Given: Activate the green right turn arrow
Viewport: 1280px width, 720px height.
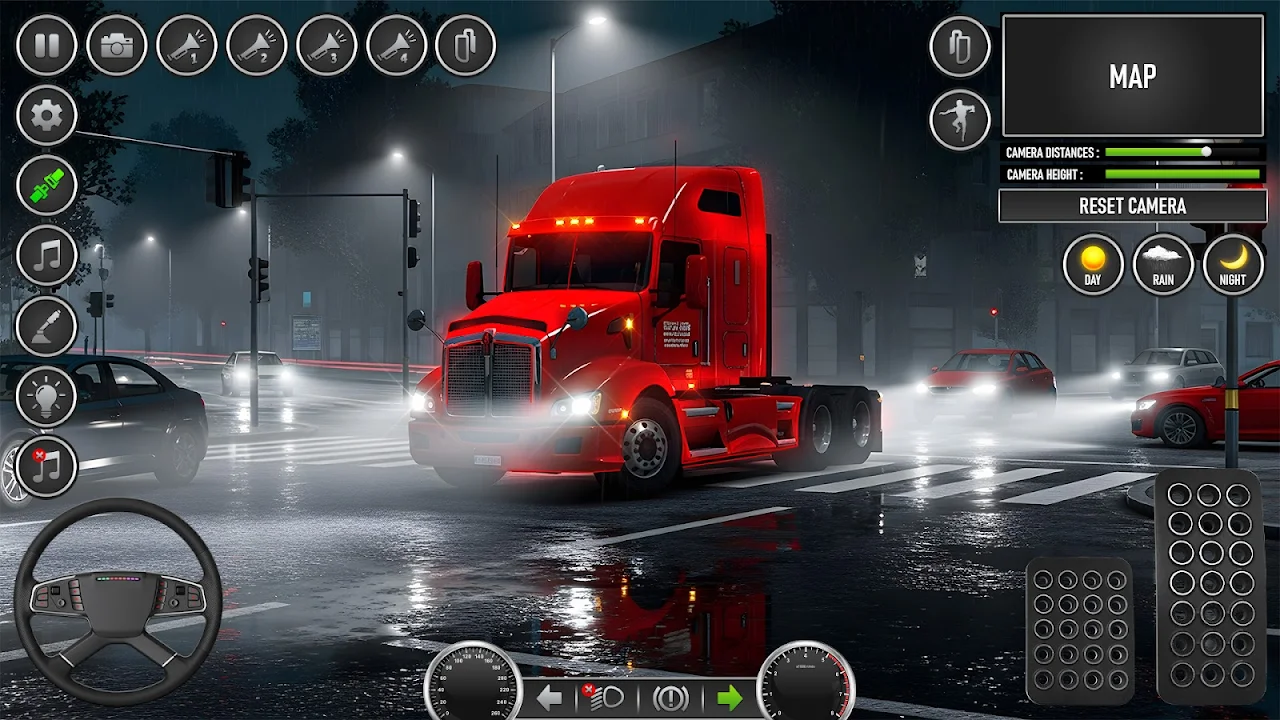Looking at the screenshot, I should click(730, 697).
